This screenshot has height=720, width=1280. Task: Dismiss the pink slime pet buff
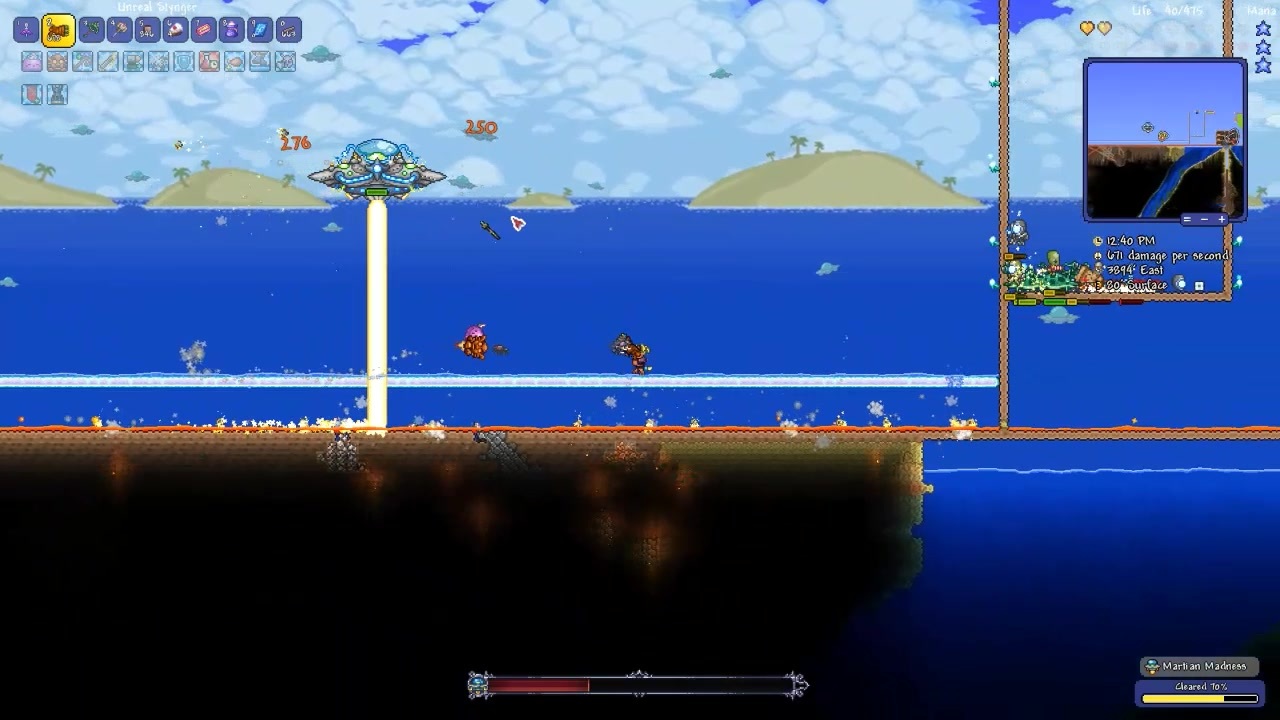click(33, 61)
